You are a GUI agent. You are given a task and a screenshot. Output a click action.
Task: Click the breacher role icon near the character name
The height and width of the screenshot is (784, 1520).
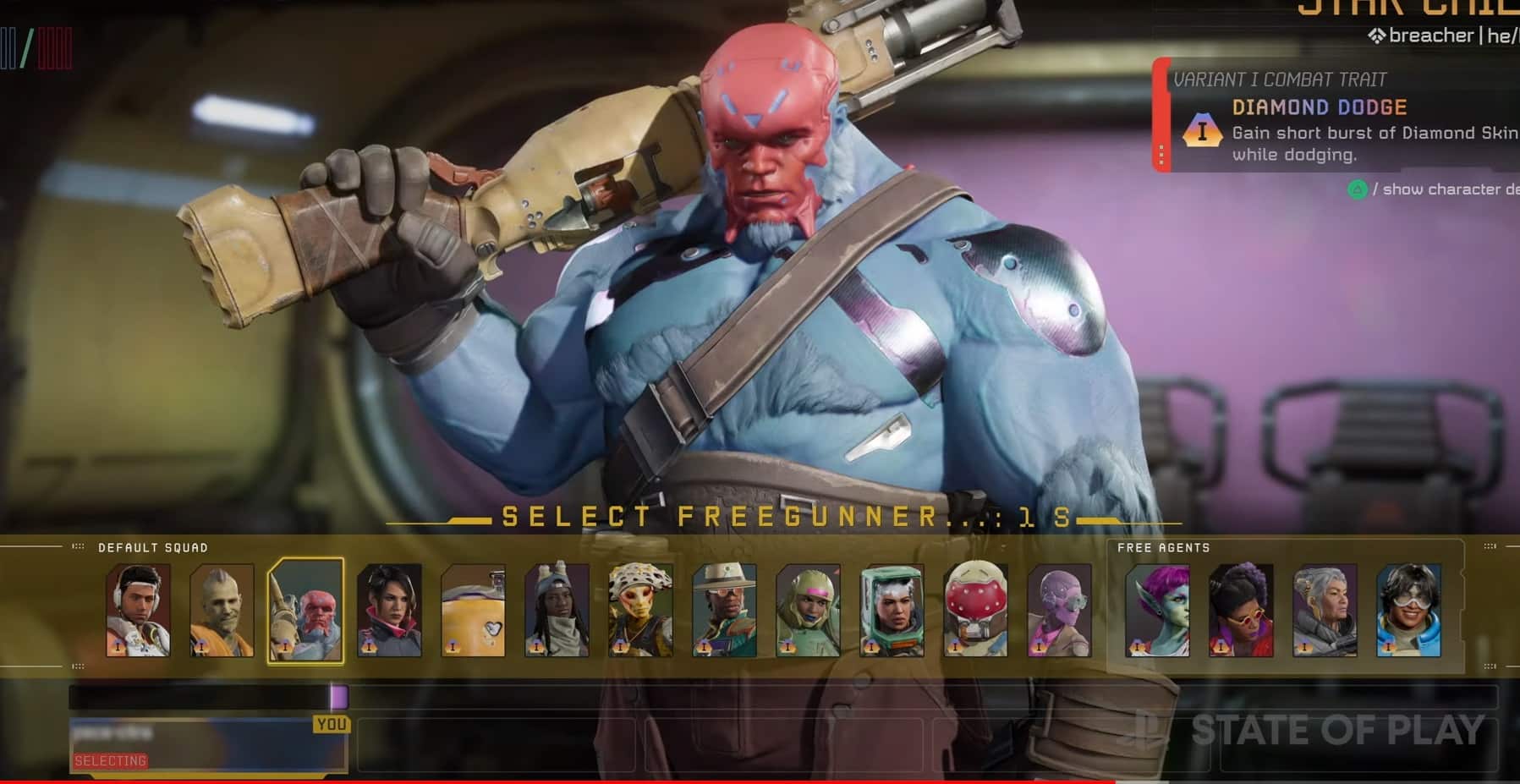[x=1377, y=36]
